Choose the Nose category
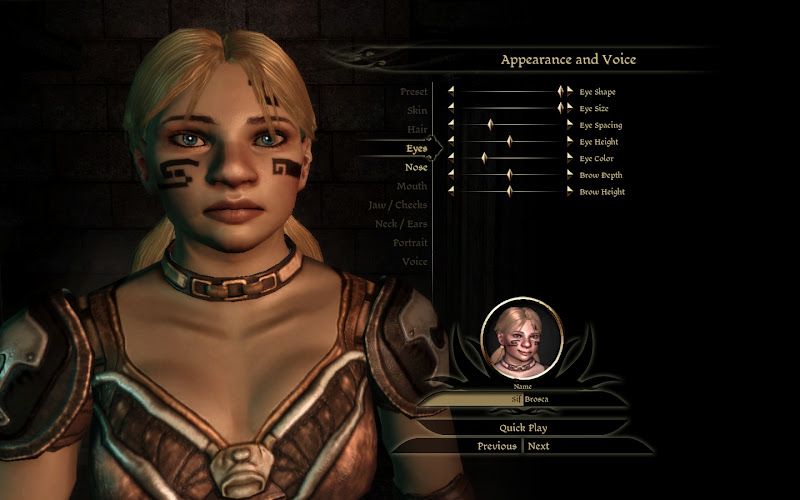The width and height of the screenshot is (800, 500). point(416,167)
